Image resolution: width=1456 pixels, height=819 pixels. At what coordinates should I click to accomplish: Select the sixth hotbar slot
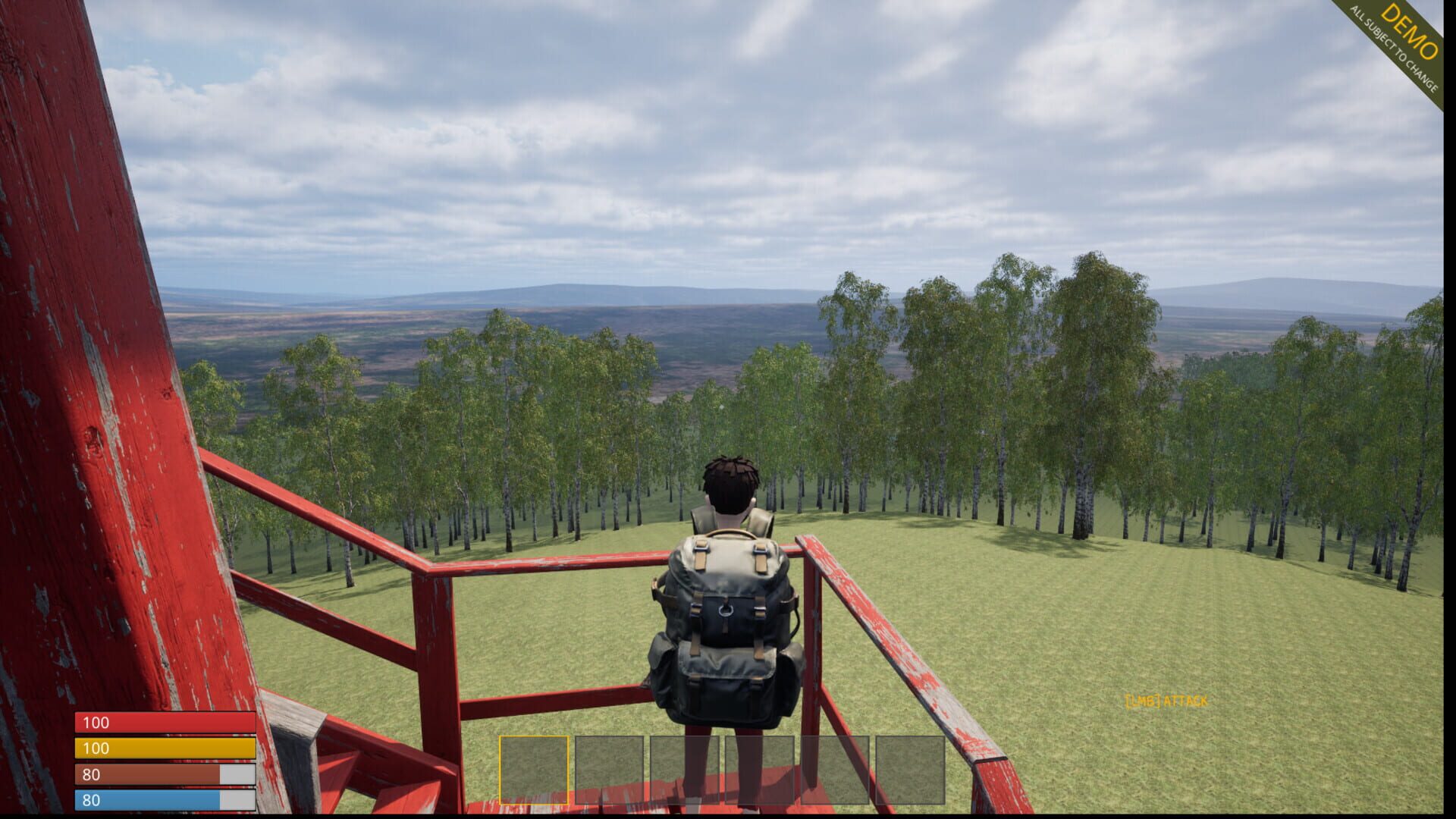click(911, 770)
